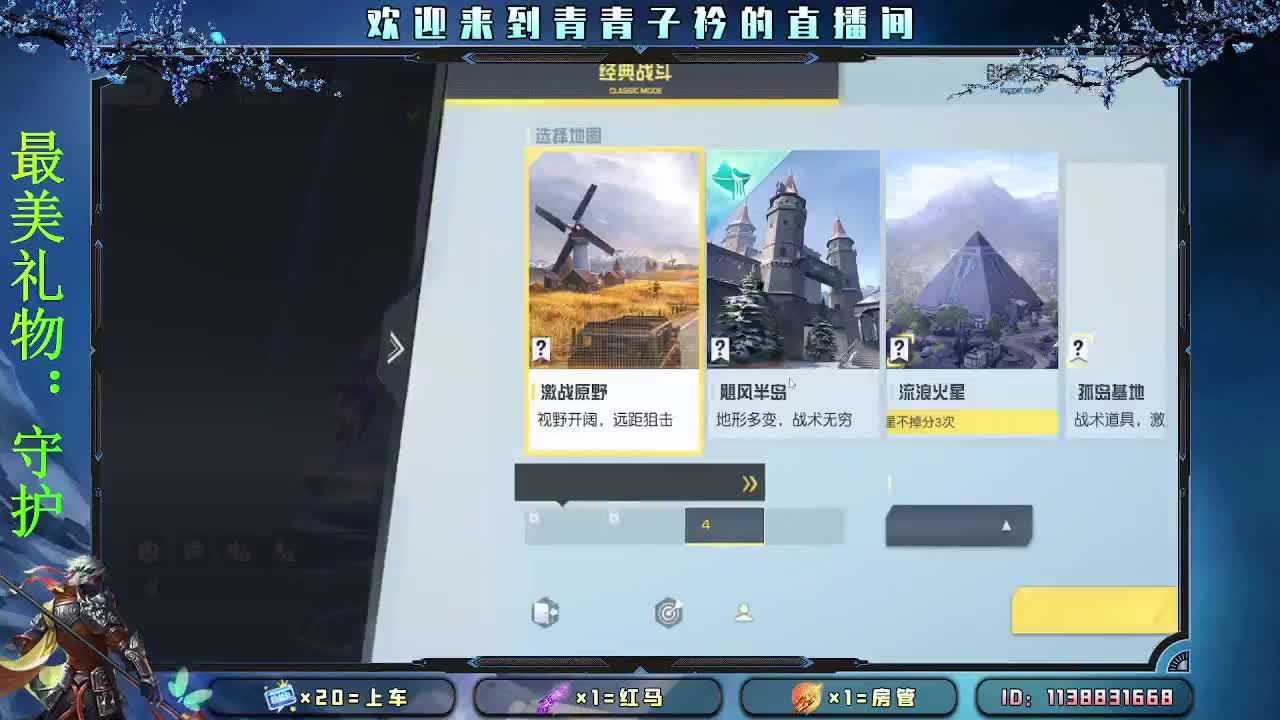The height and width of the screenshot is (720, 1280).
Task: Click the exit door icon at bottom
Action: click(545, 614)
